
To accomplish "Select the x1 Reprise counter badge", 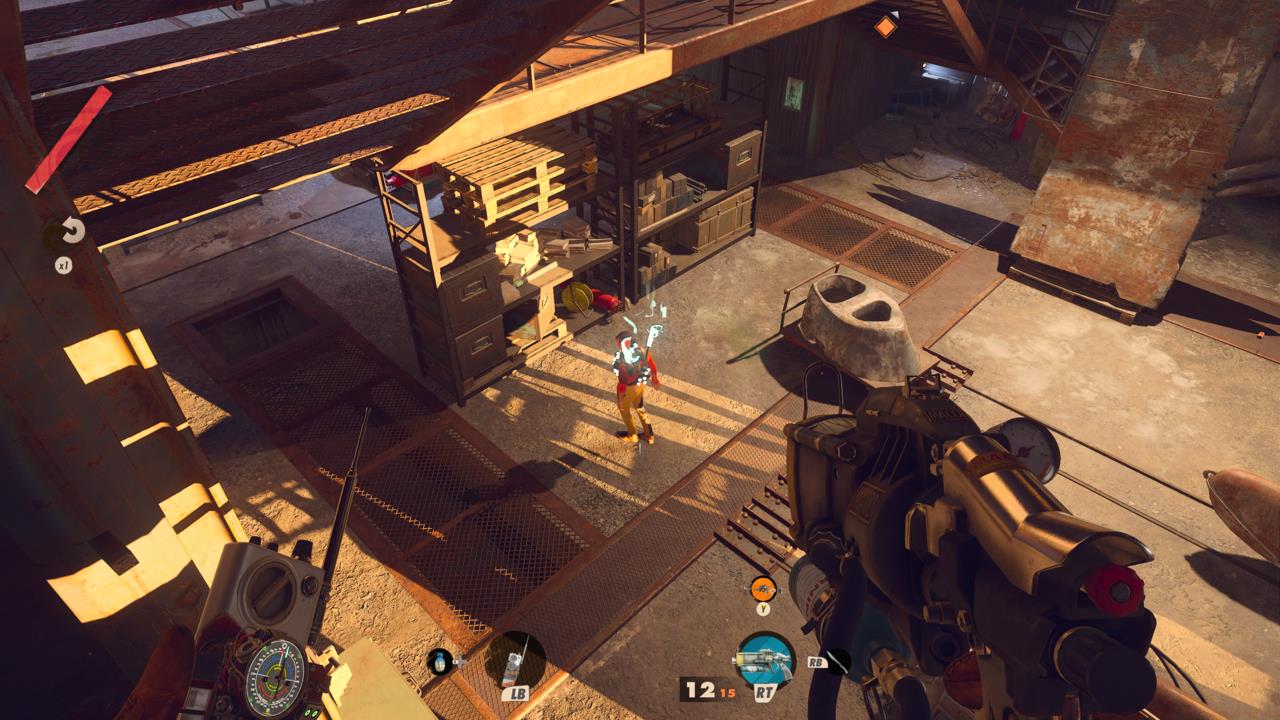I will pyautogui.click(x=63, y=265).
